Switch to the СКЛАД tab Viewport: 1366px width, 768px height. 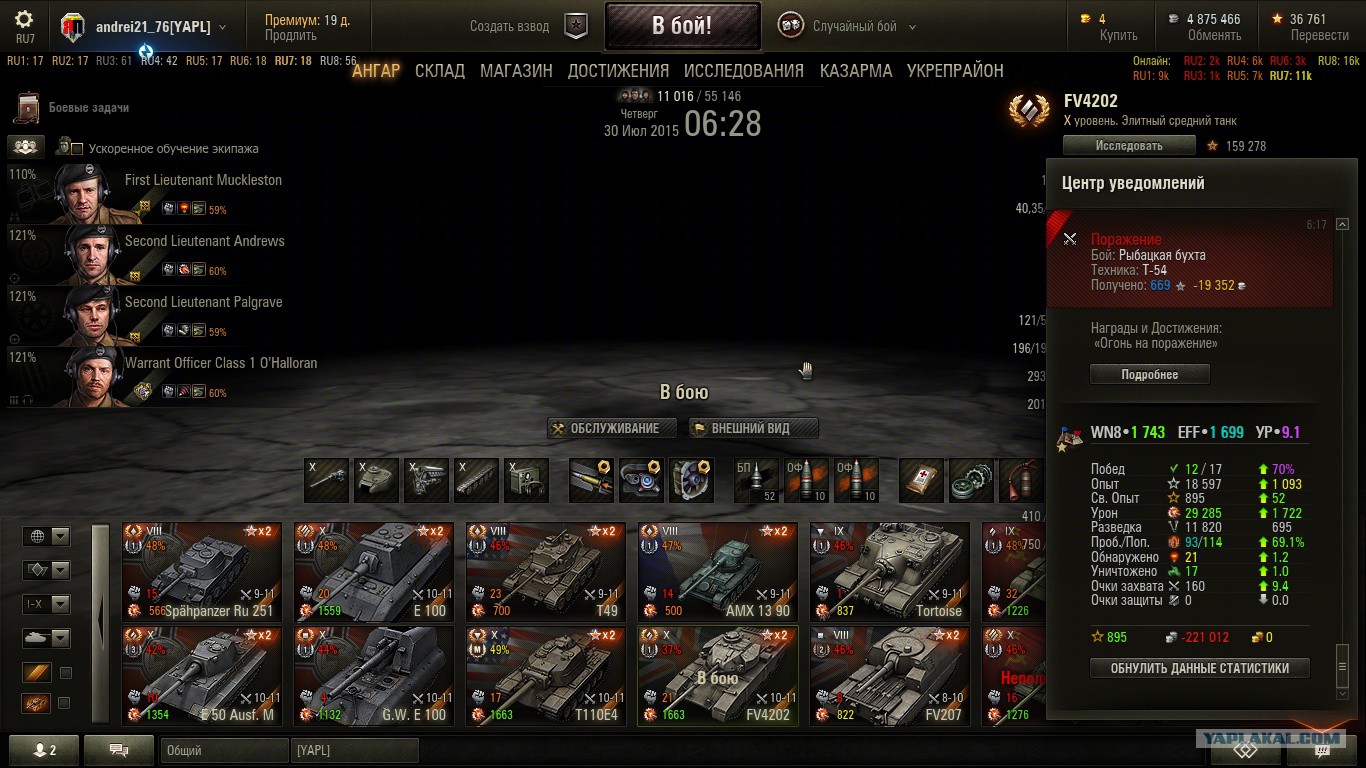440,71
